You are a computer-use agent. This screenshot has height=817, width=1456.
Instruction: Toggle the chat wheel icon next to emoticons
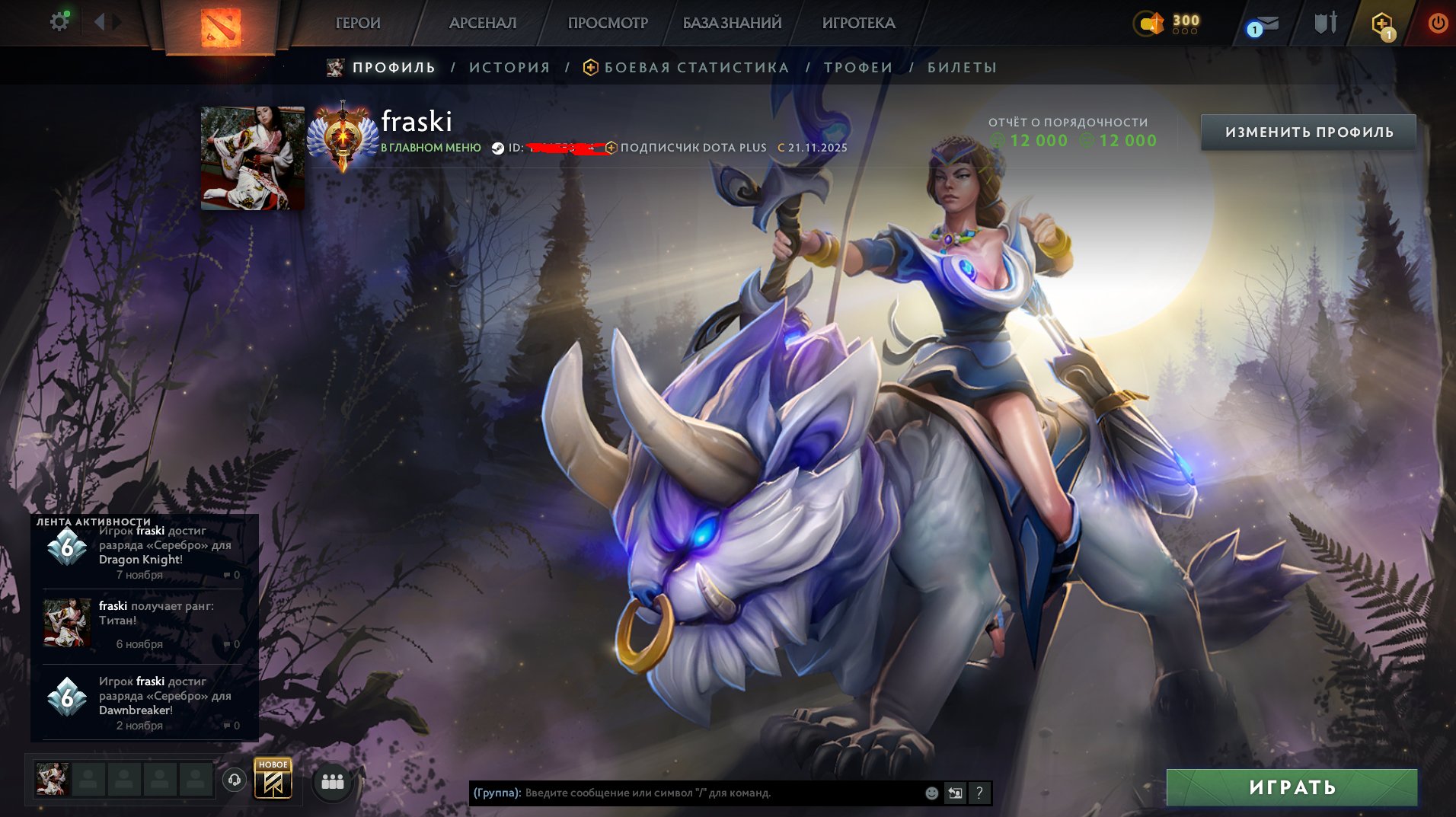[956, 793]
